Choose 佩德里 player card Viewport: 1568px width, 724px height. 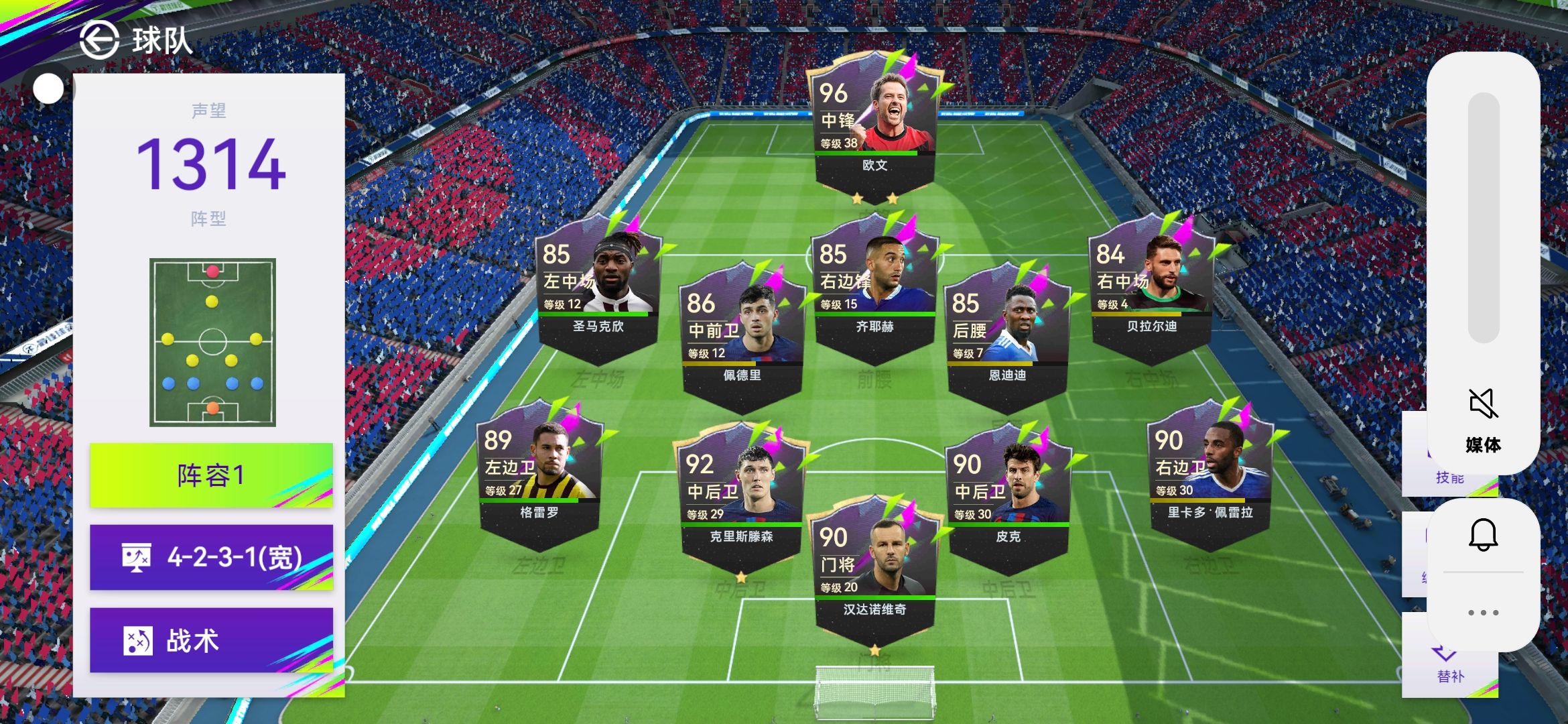[742, 337]
